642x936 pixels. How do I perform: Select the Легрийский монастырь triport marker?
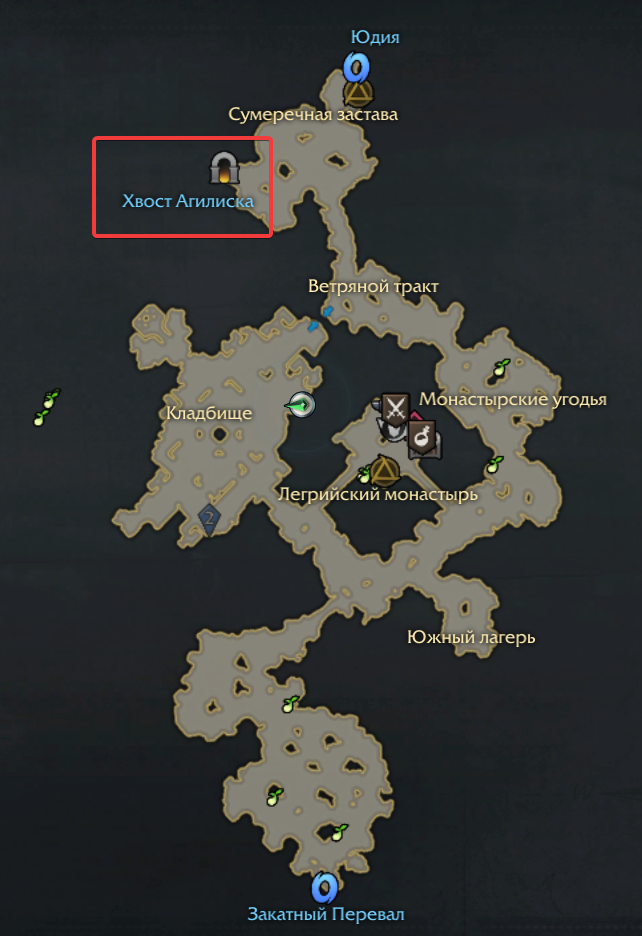click(x=383, y=469)
